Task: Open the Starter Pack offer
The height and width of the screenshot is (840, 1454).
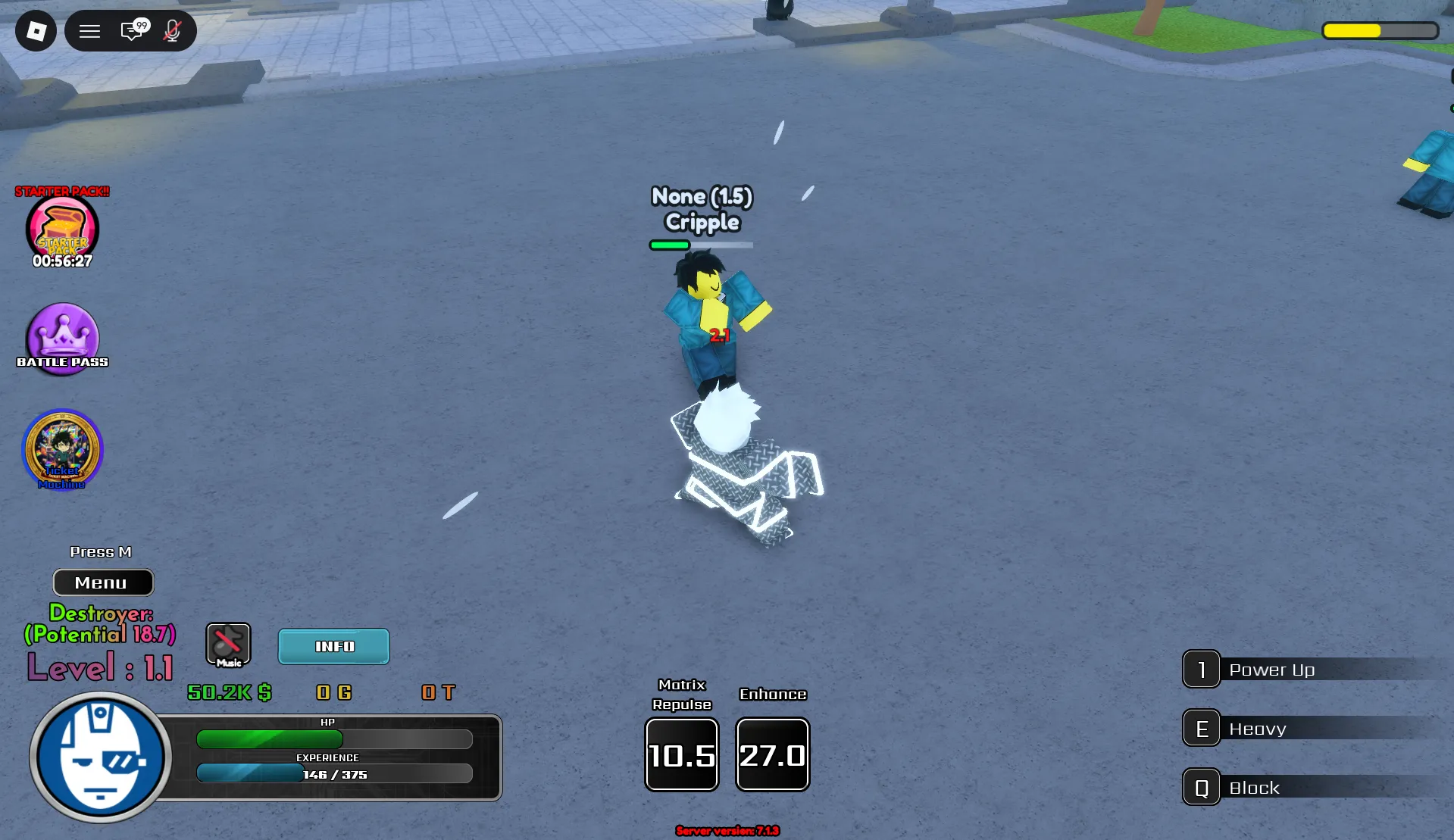Action: click(x=62, y=229)
